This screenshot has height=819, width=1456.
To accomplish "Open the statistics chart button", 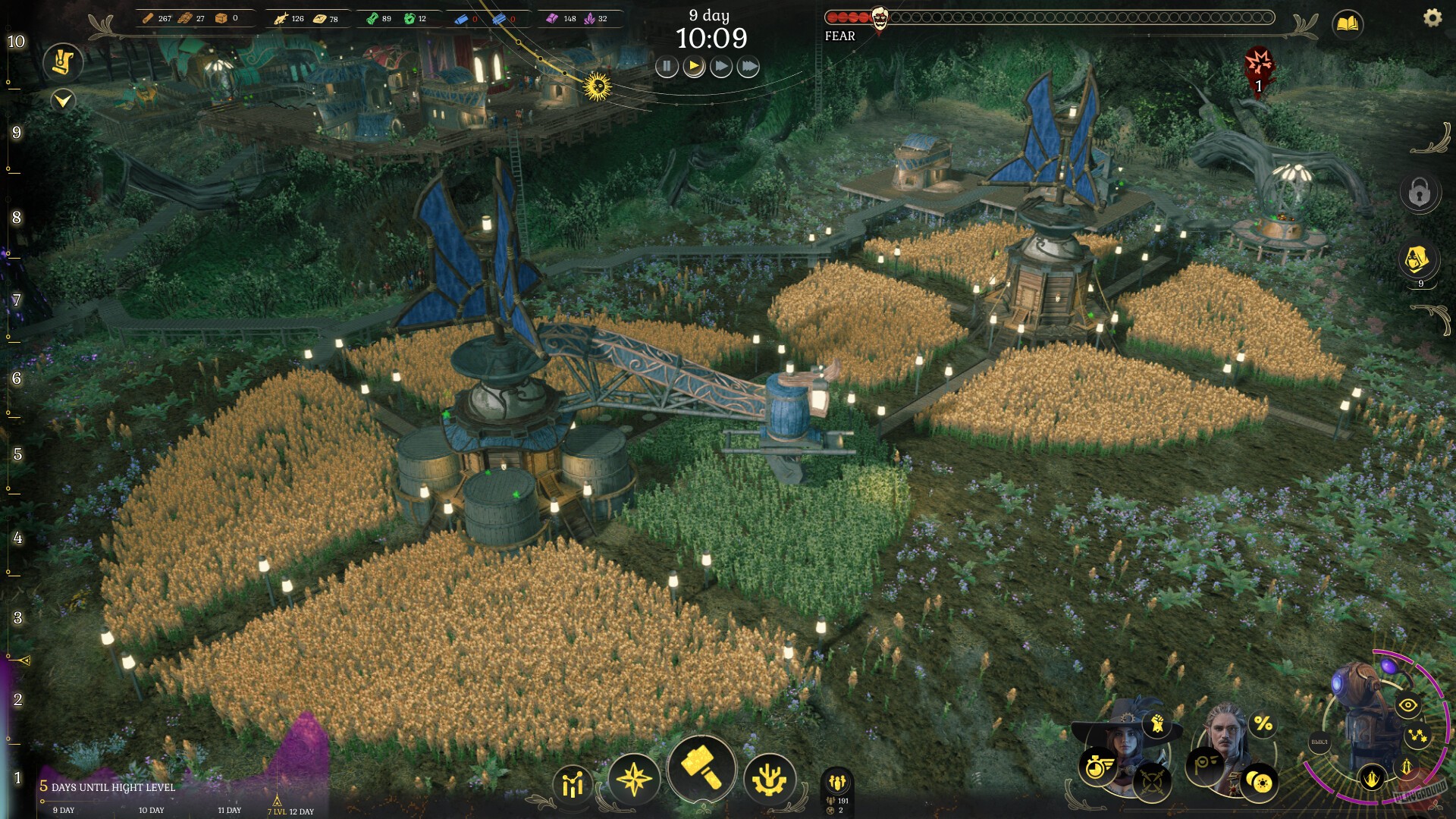I will point(573,783).
